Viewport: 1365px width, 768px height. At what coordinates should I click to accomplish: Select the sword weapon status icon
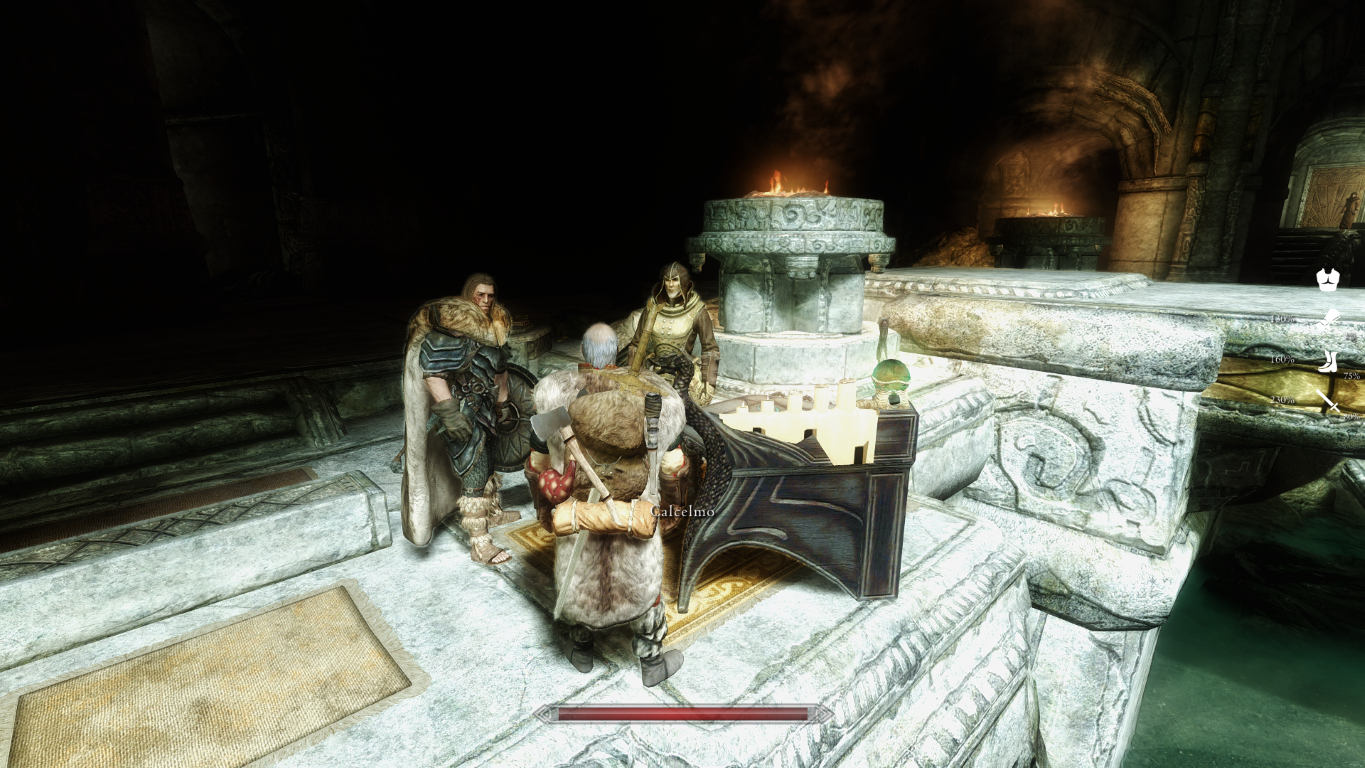[1328, 402]
